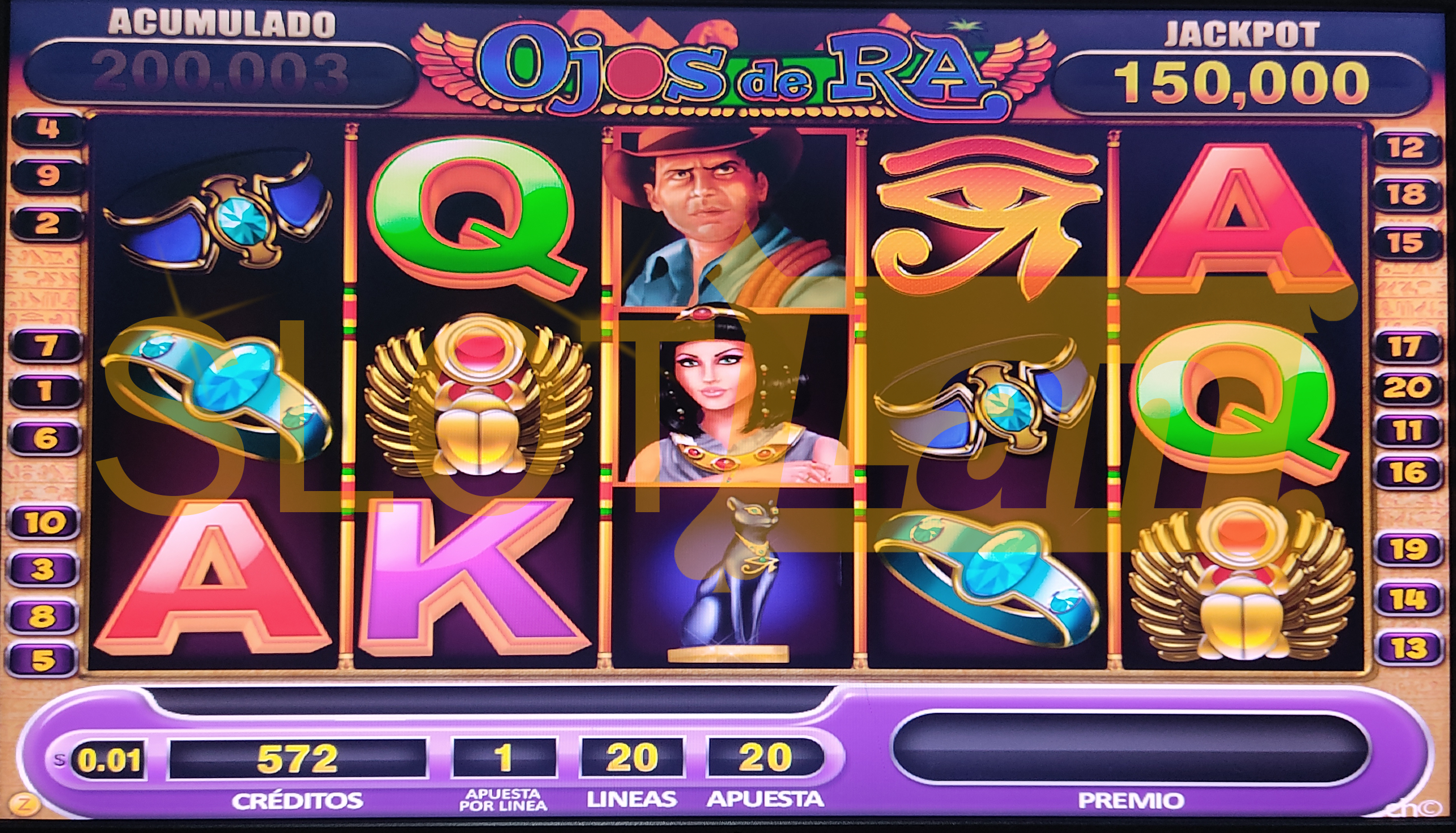Select the 0.01 denomination button
The height and width of the screenshot is (833, 1456).
pos(109,760)
